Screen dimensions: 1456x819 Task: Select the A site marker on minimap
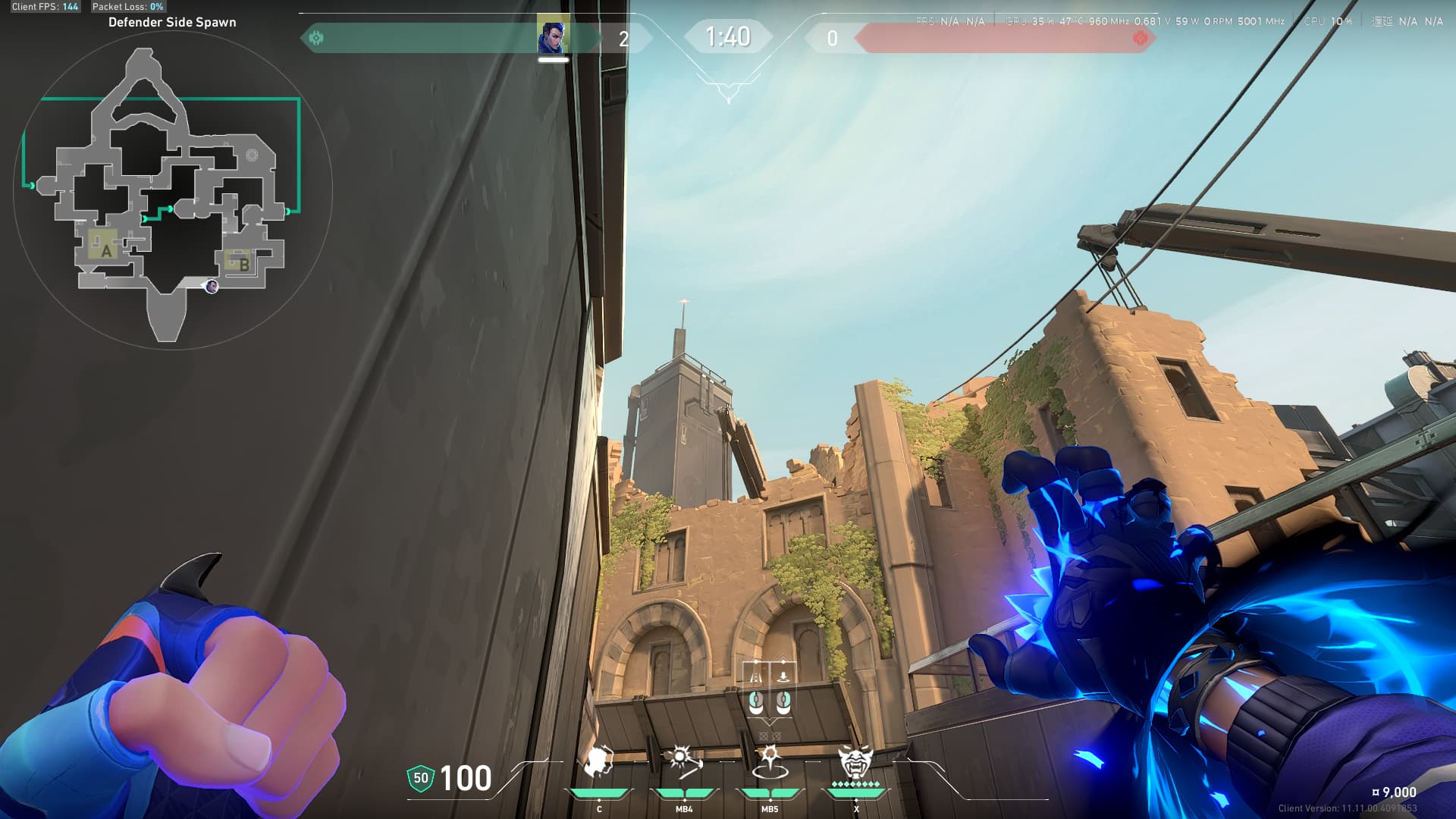pyautogui.click(x=105, y=249)
